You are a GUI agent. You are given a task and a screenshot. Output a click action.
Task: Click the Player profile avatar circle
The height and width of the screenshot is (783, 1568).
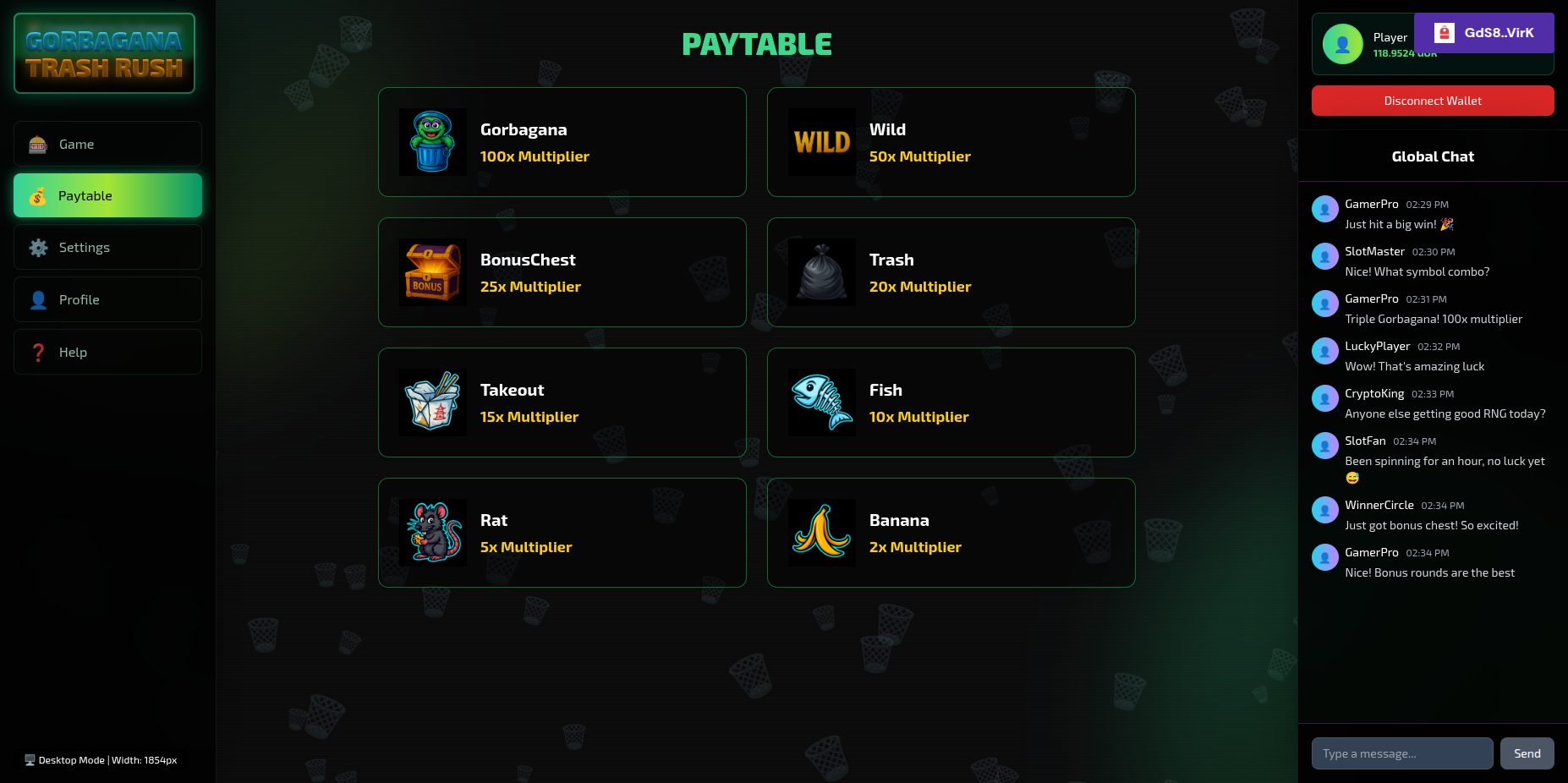[1342, 44]
